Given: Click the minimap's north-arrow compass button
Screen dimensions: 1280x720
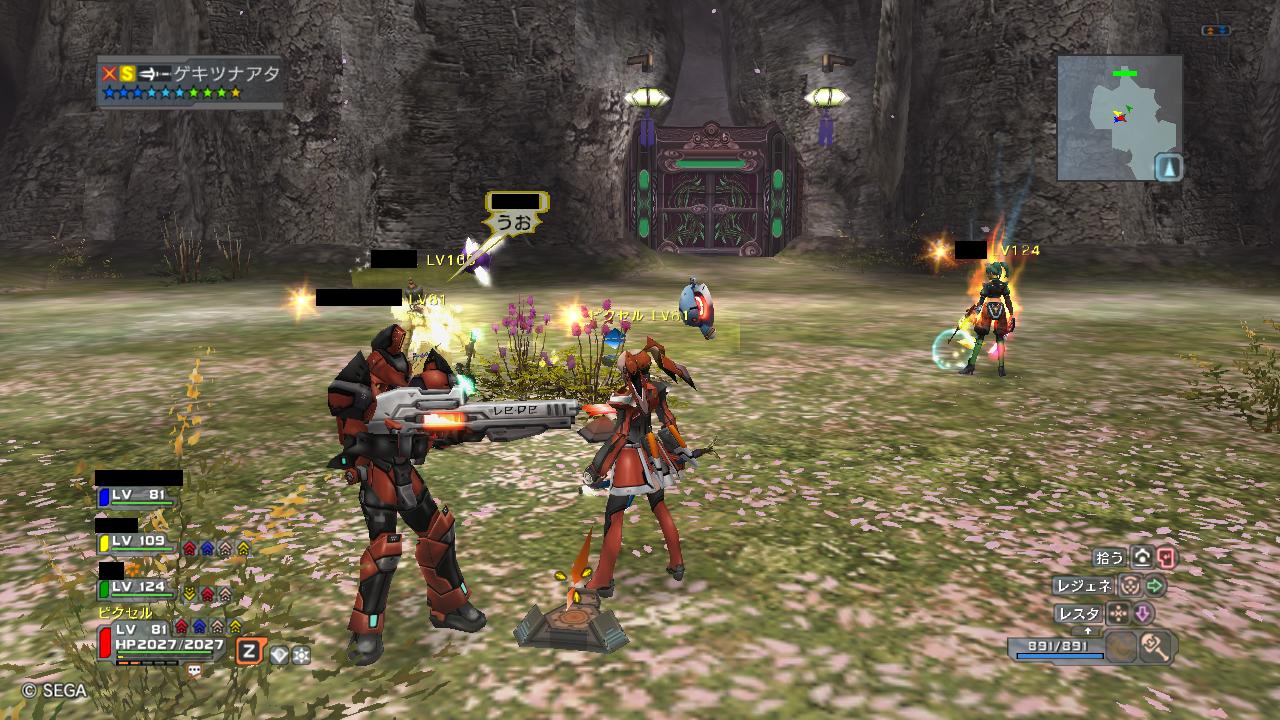Looking at the screenshot, I should pos(1168,166).
